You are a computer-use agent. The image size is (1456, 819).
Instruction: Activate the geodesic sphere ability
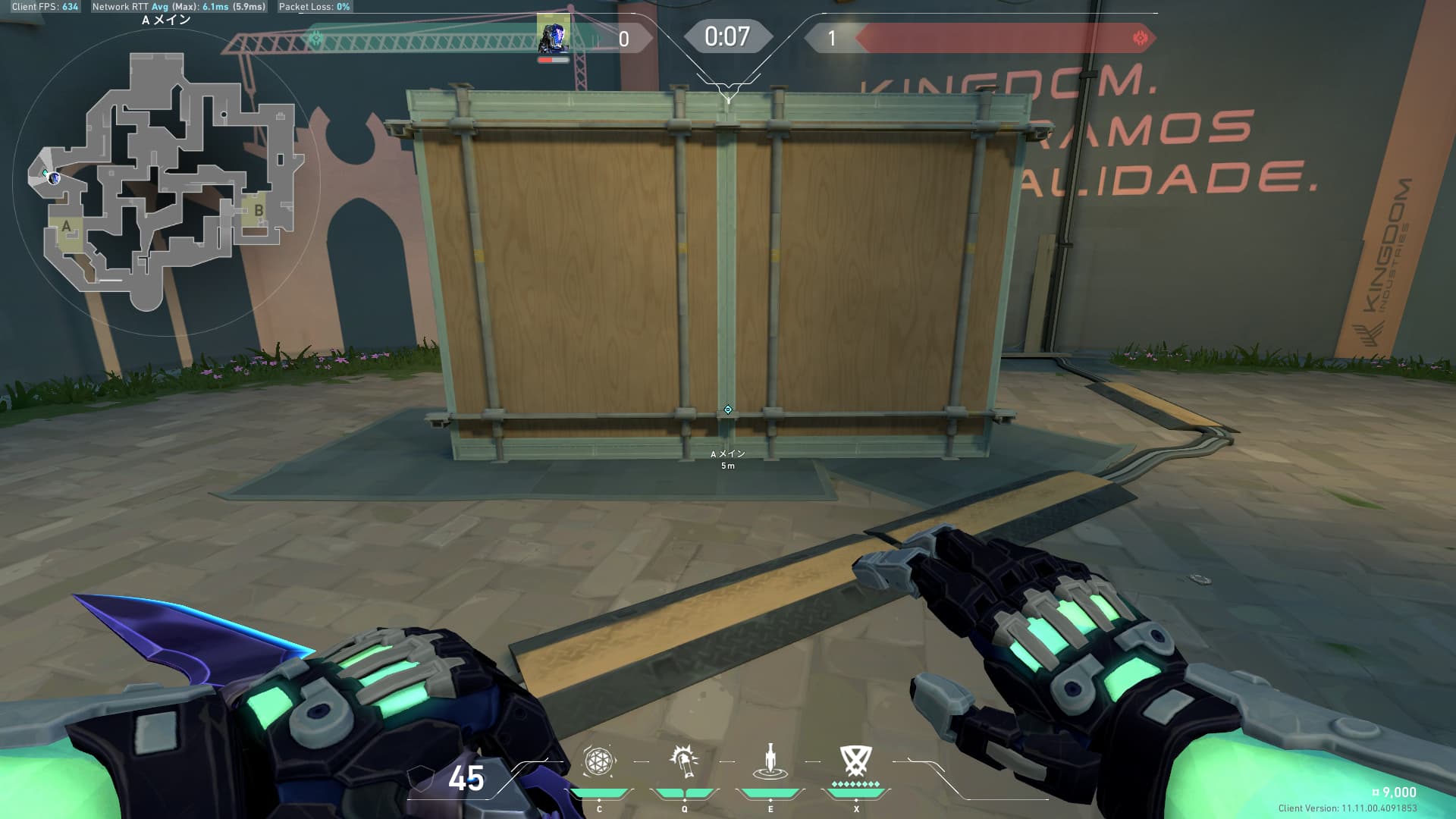click(x=598, y=761)
